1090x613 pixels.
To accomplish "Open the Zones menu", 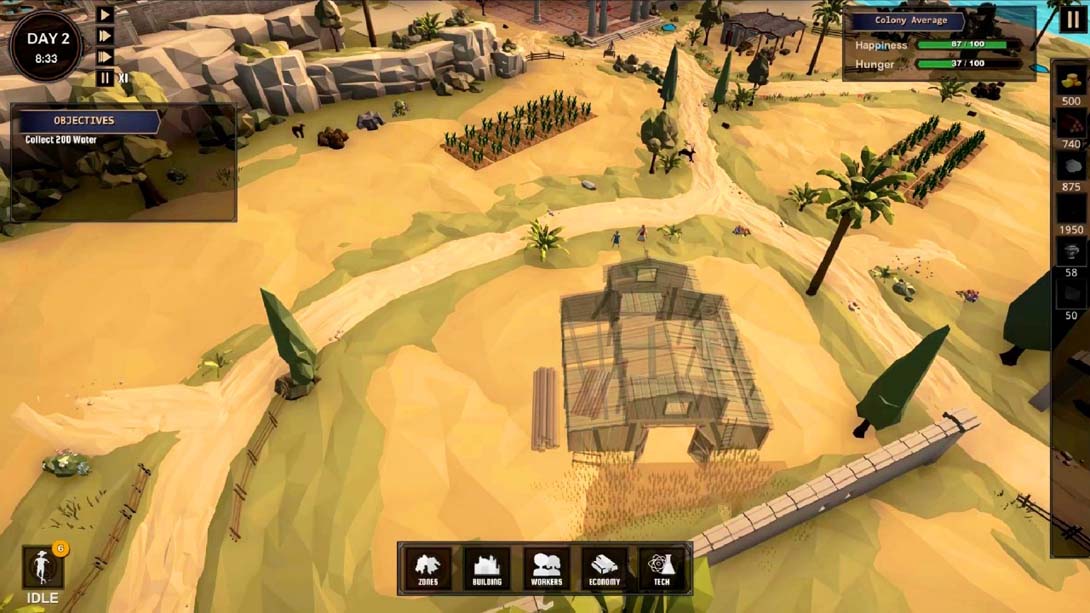I will click(428, 569).
